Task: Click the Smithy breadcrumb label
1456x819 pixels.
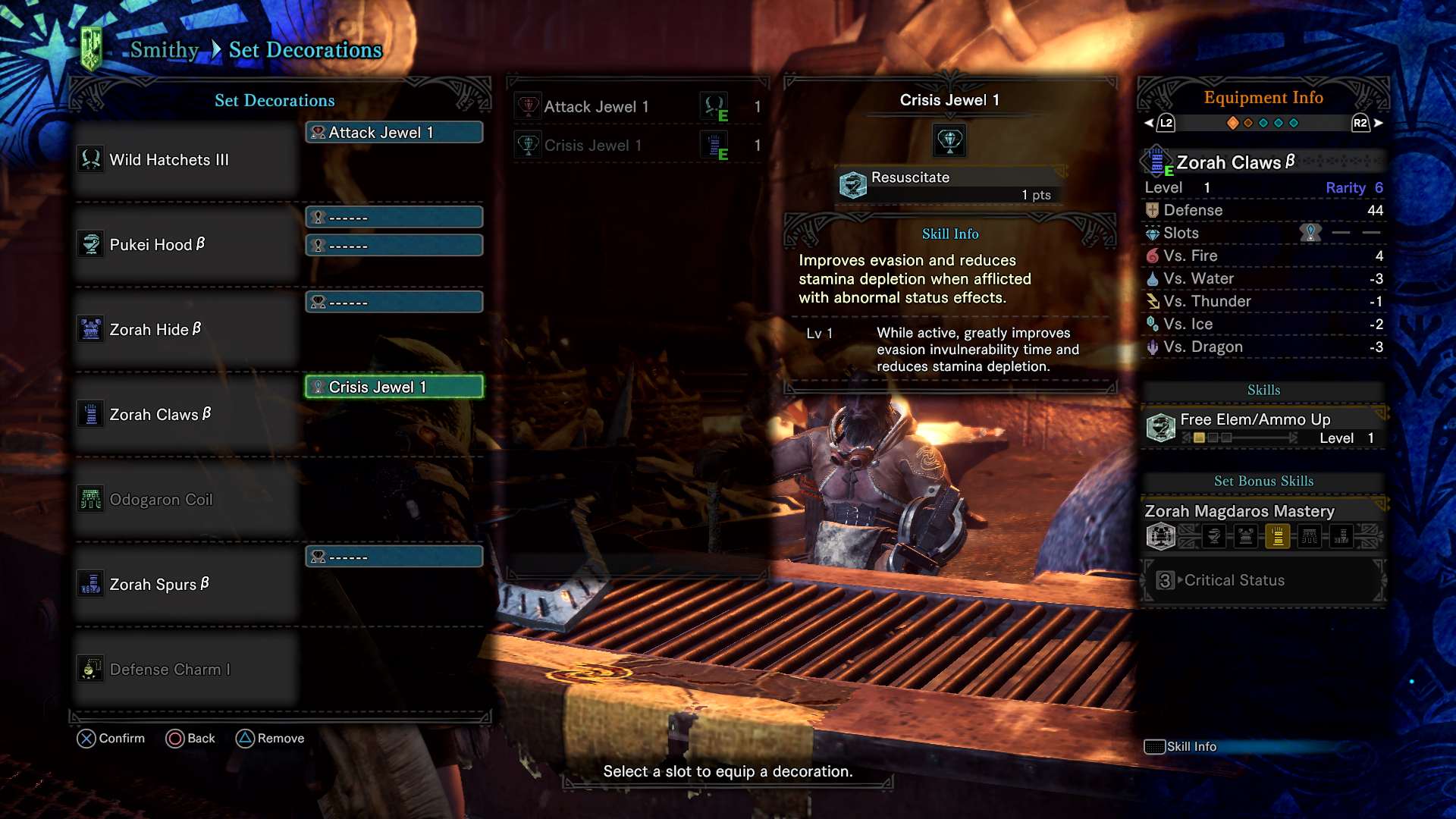Action: (x=164, y=50)
